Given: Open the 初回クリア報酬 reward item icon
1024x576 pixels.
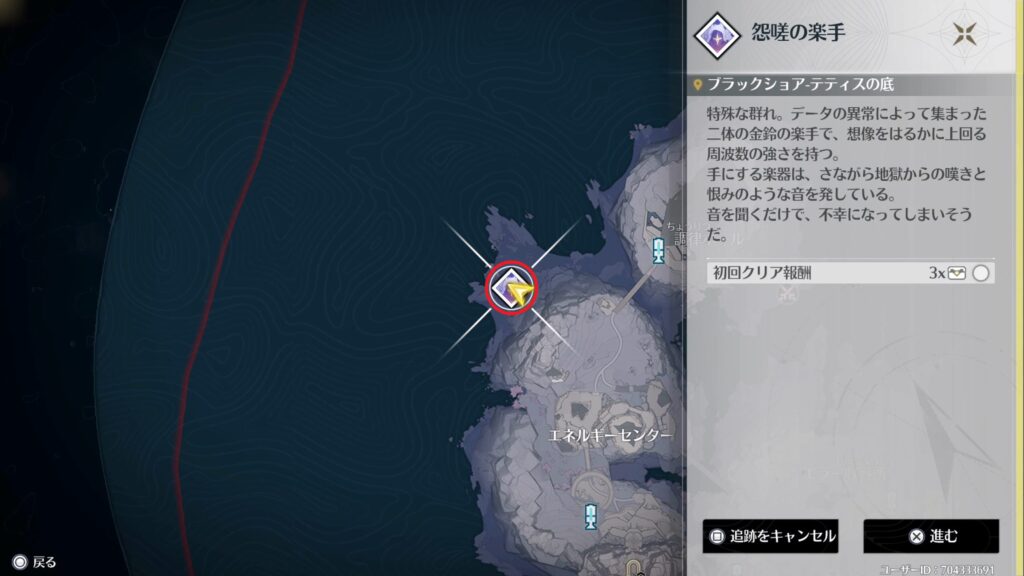Looking at the screenshot, I should [x=957, y=273].
